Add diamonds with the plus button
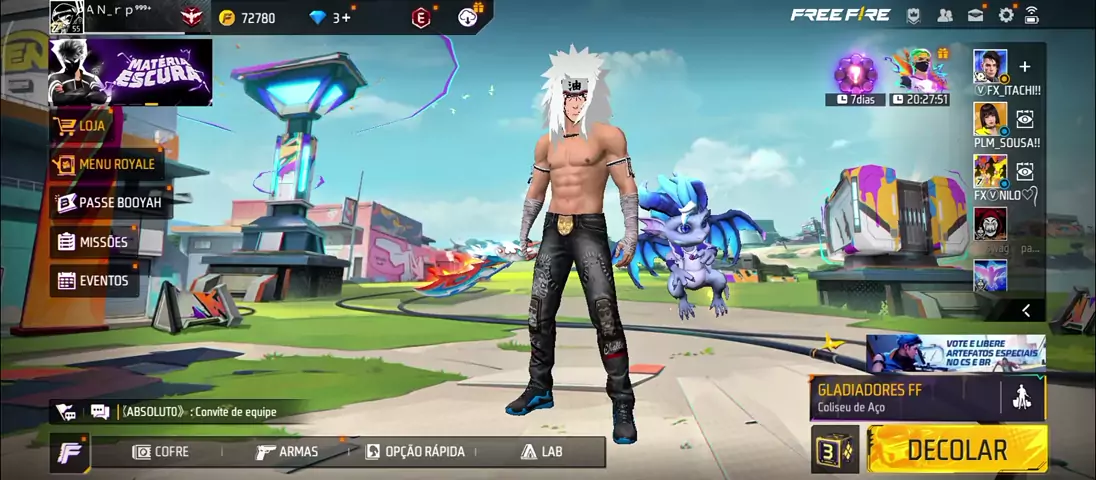Viewport: 1096px width, 480px height. pyautogui.click(x=346, y=17)
